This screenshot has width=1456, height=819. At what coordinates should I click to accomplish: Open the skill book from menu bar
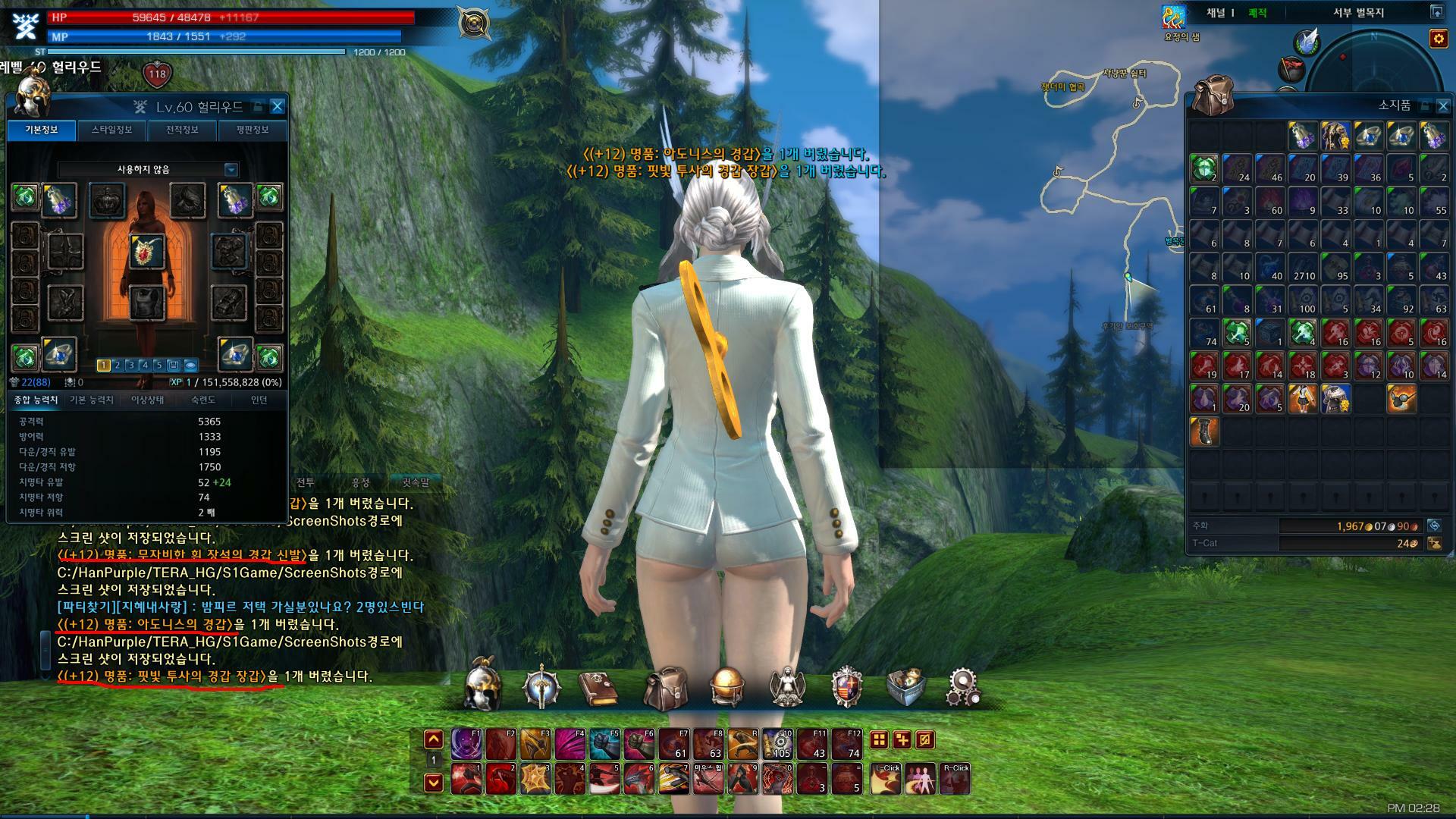click(x=600, y=688)
